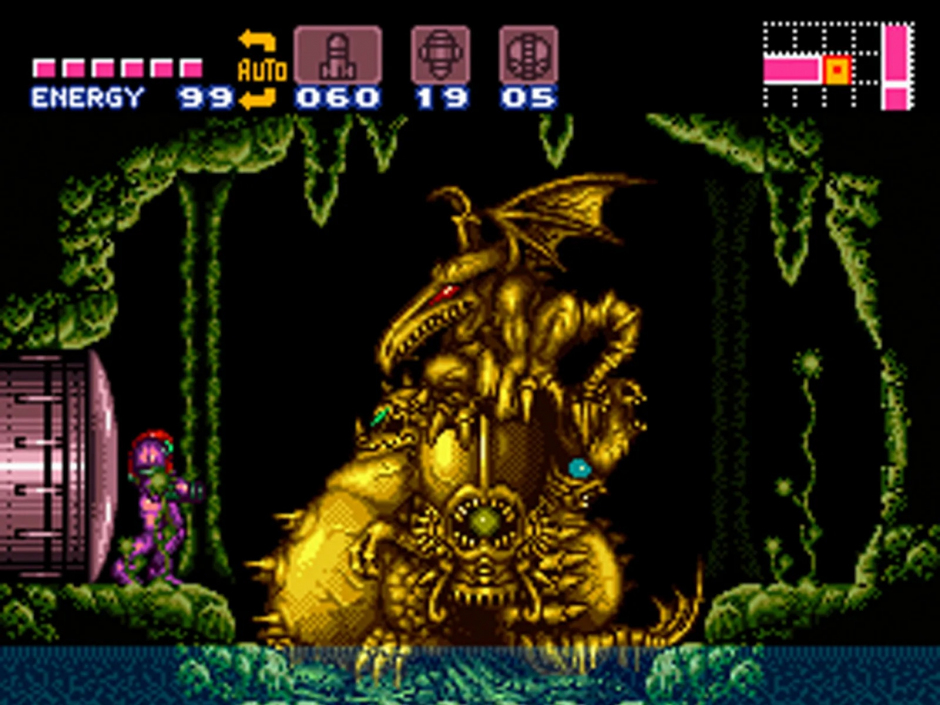Image resolution: width=940 pixels, height=705 pixels.
Task: Click the area minimap
Action: click(838, 66)
